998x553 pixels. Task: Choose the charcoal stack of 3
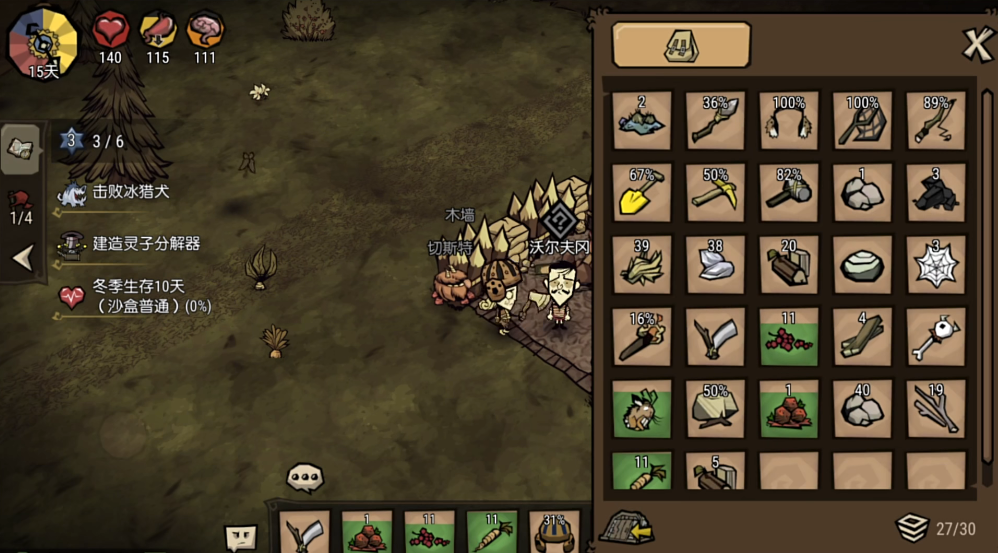click(x=936, y=192)
